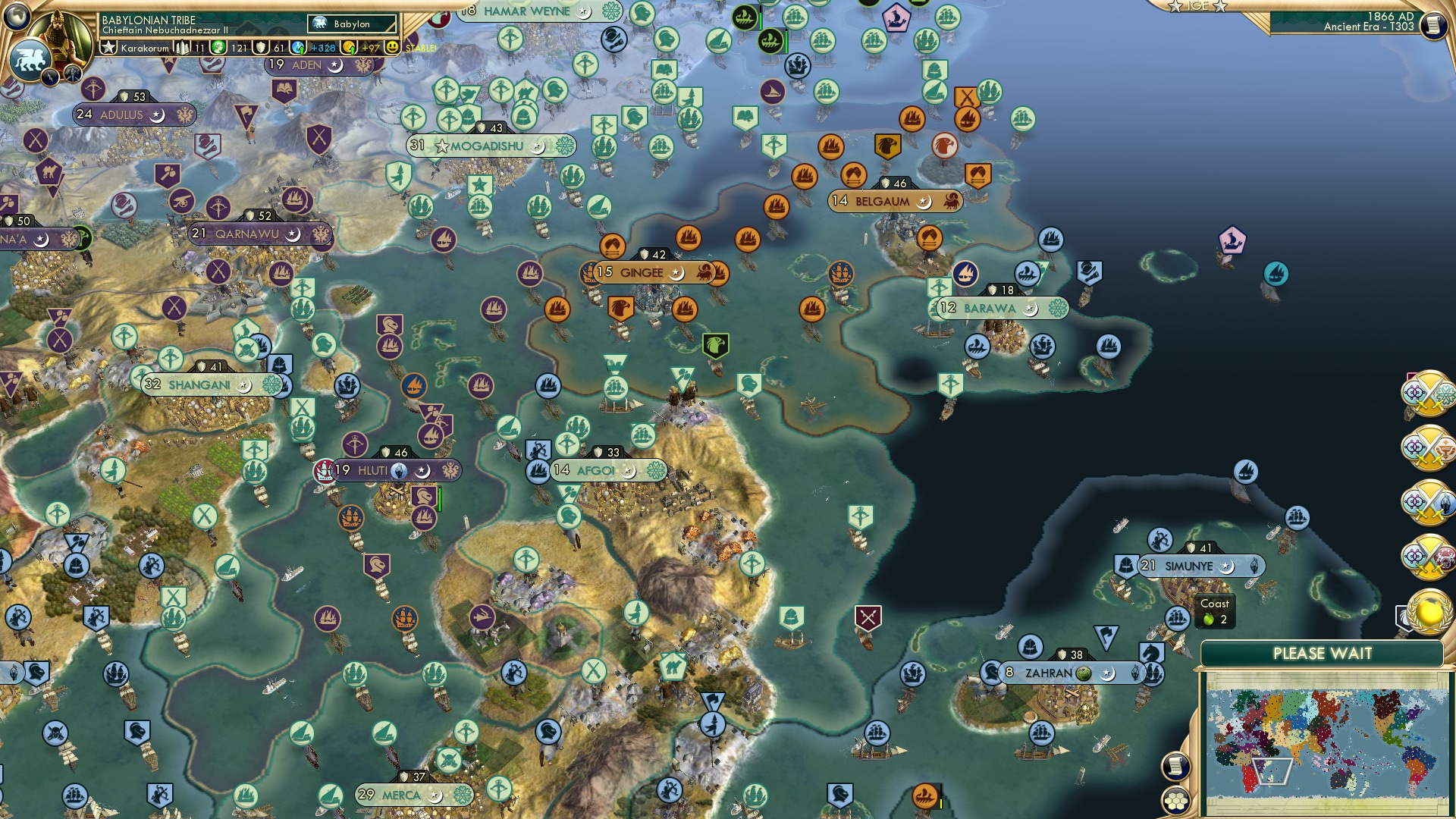The image size is (1456, 819).
Task: Select the Mogadishu city banner
Action: (x=485, y=146)
